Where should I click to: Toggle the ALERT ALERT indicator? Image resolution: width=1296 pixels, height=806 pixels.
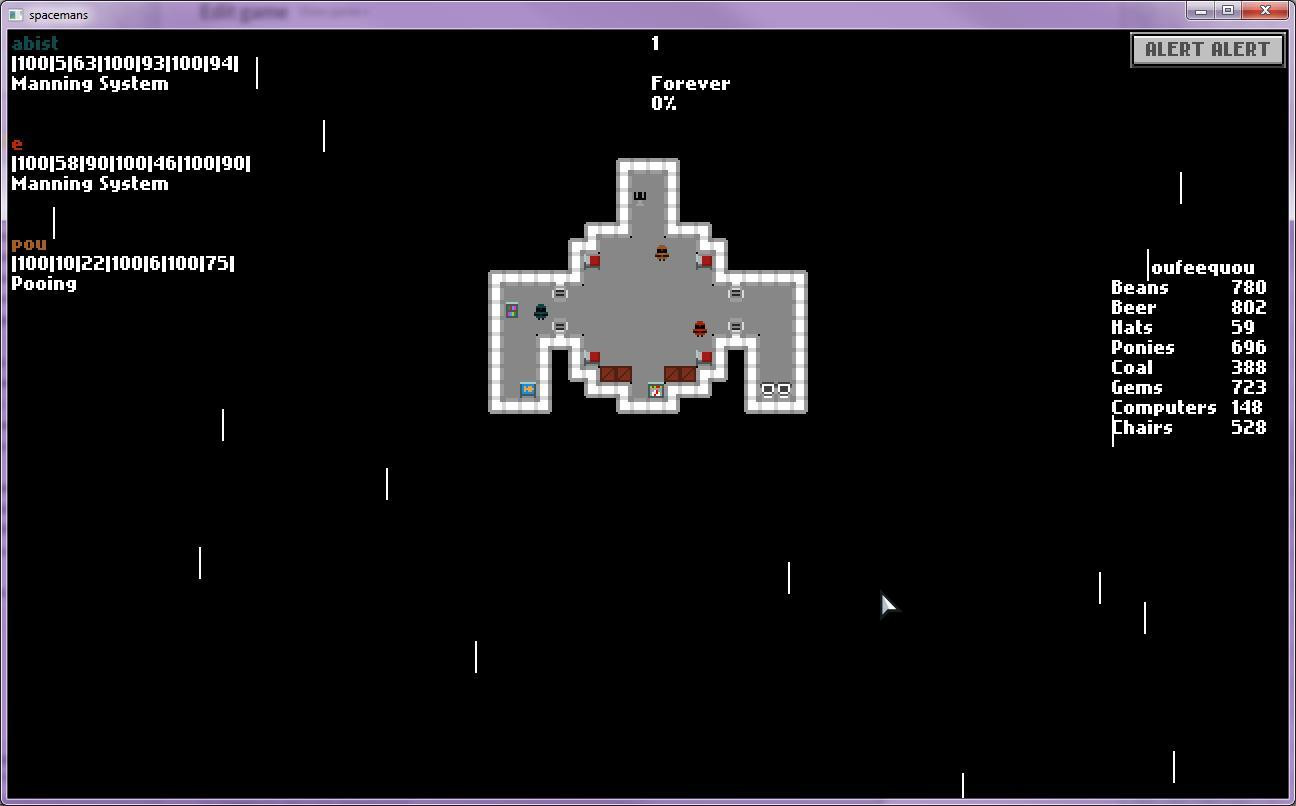point(1207,49)
